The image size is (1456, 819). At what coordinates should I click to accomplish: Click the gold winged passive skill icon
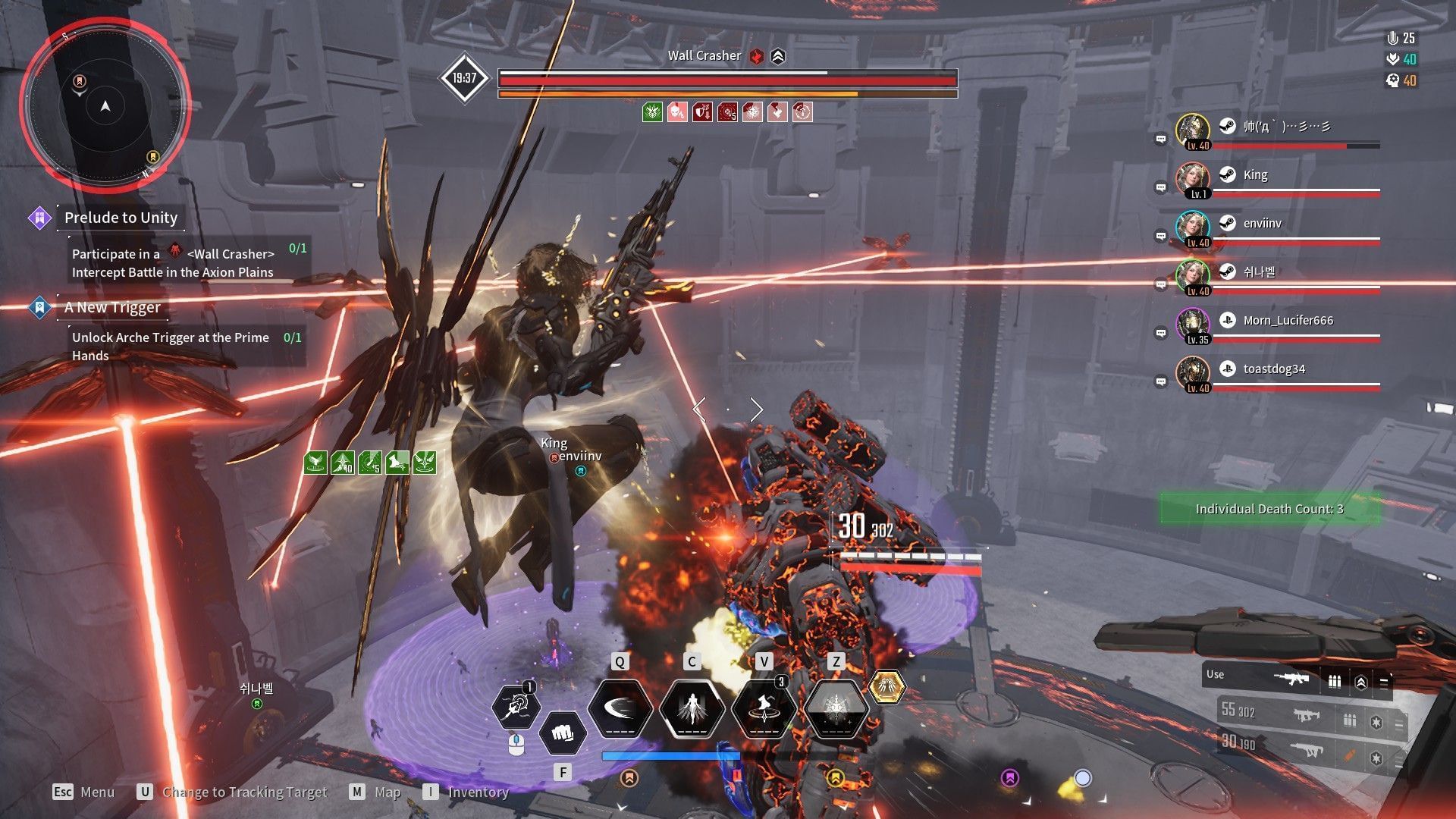(x=886, y=687)
